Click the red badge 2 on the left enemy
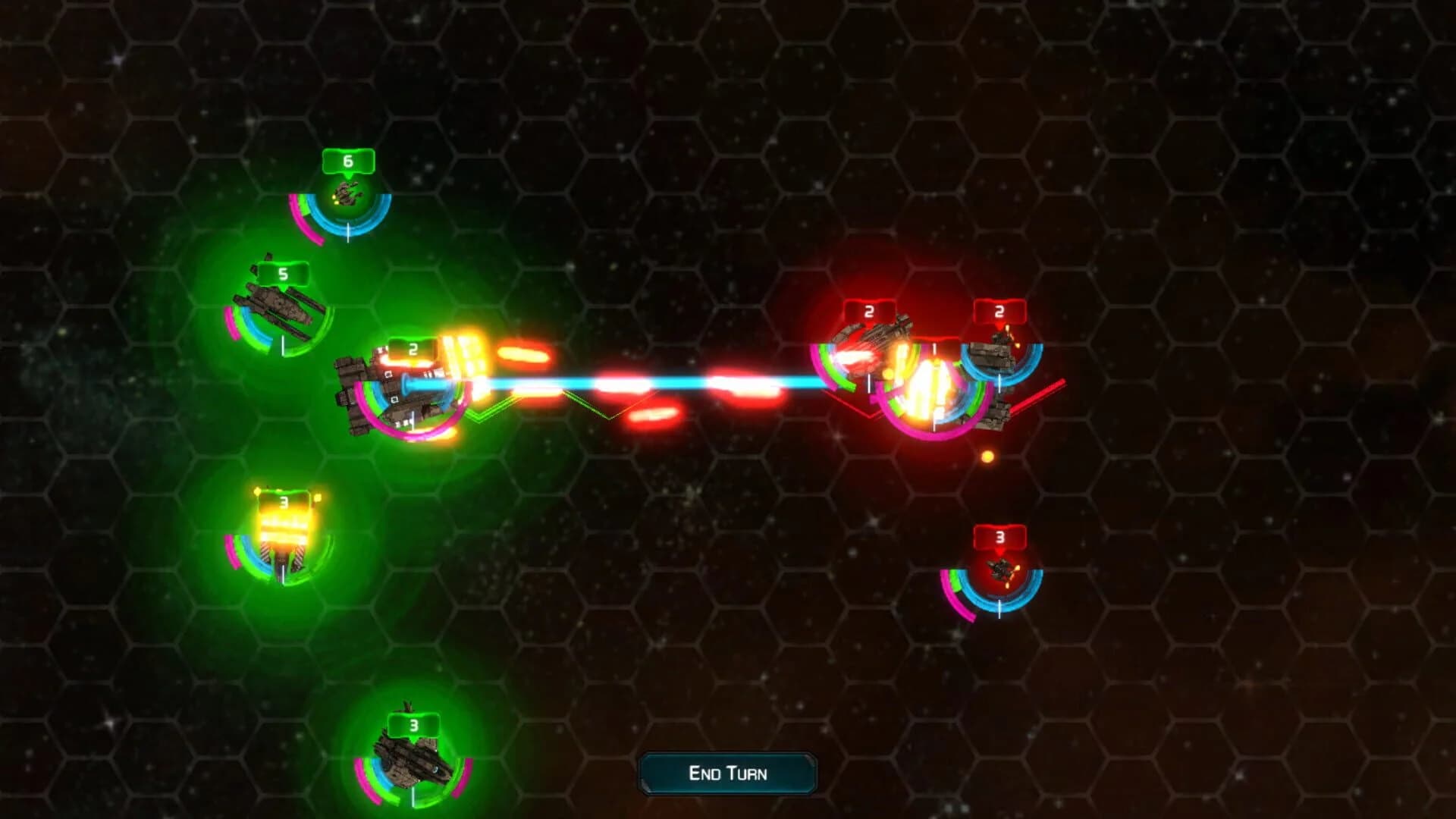 tap(869, 309)
